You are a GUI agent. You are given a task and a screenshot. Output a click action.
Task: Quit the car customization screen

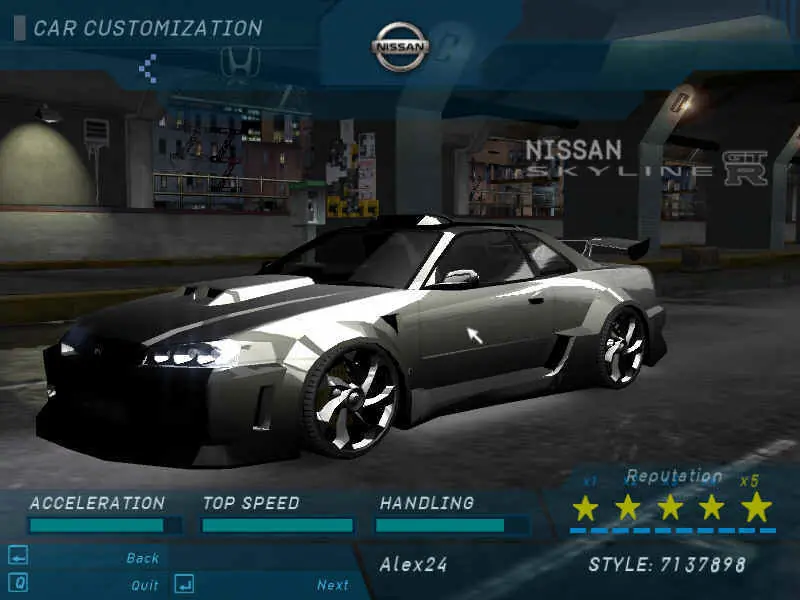144,585
